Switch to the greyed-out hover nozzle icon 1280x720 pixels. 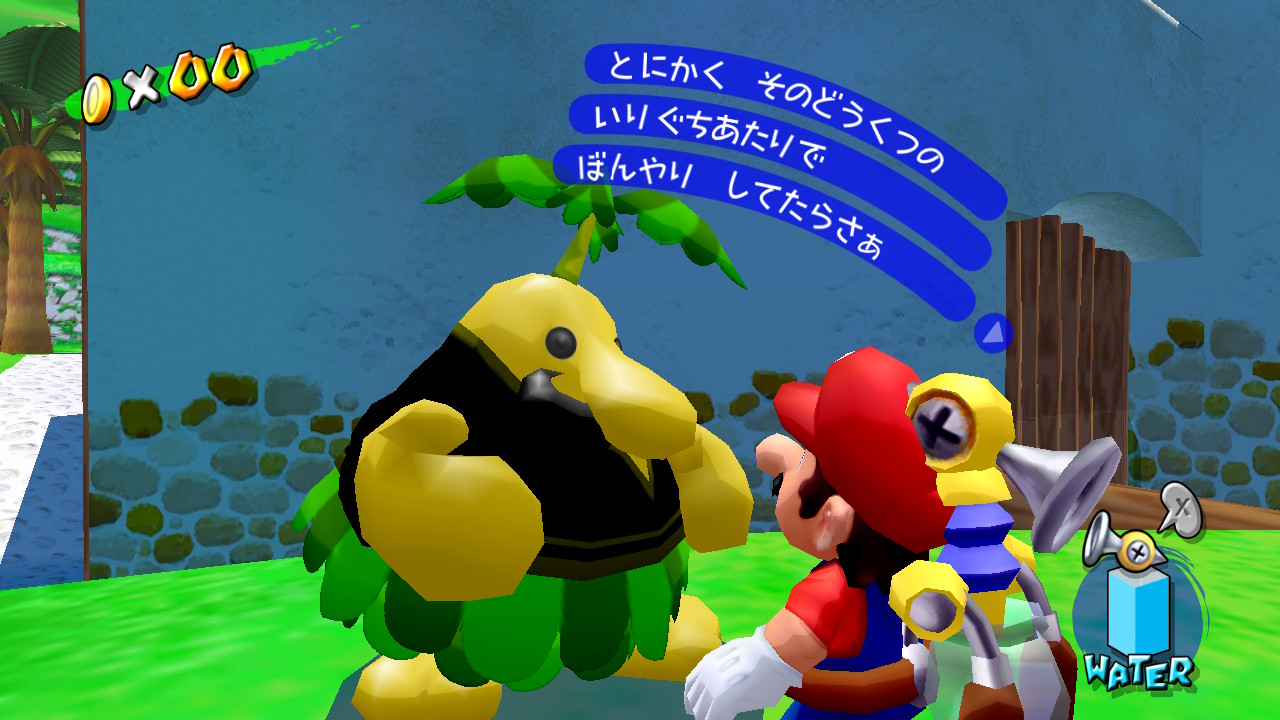(x=1179, y=507)
